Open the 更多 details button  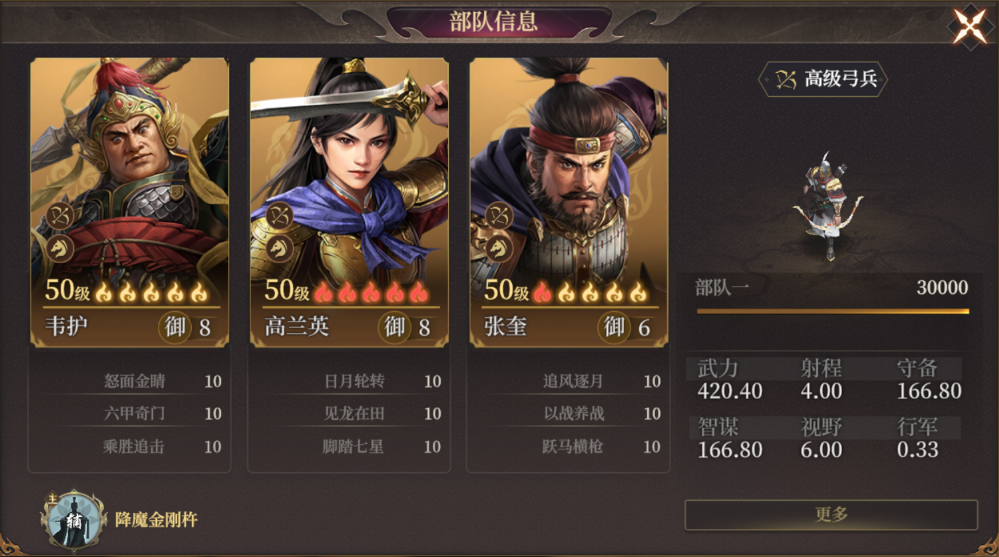tap(831, 514)
